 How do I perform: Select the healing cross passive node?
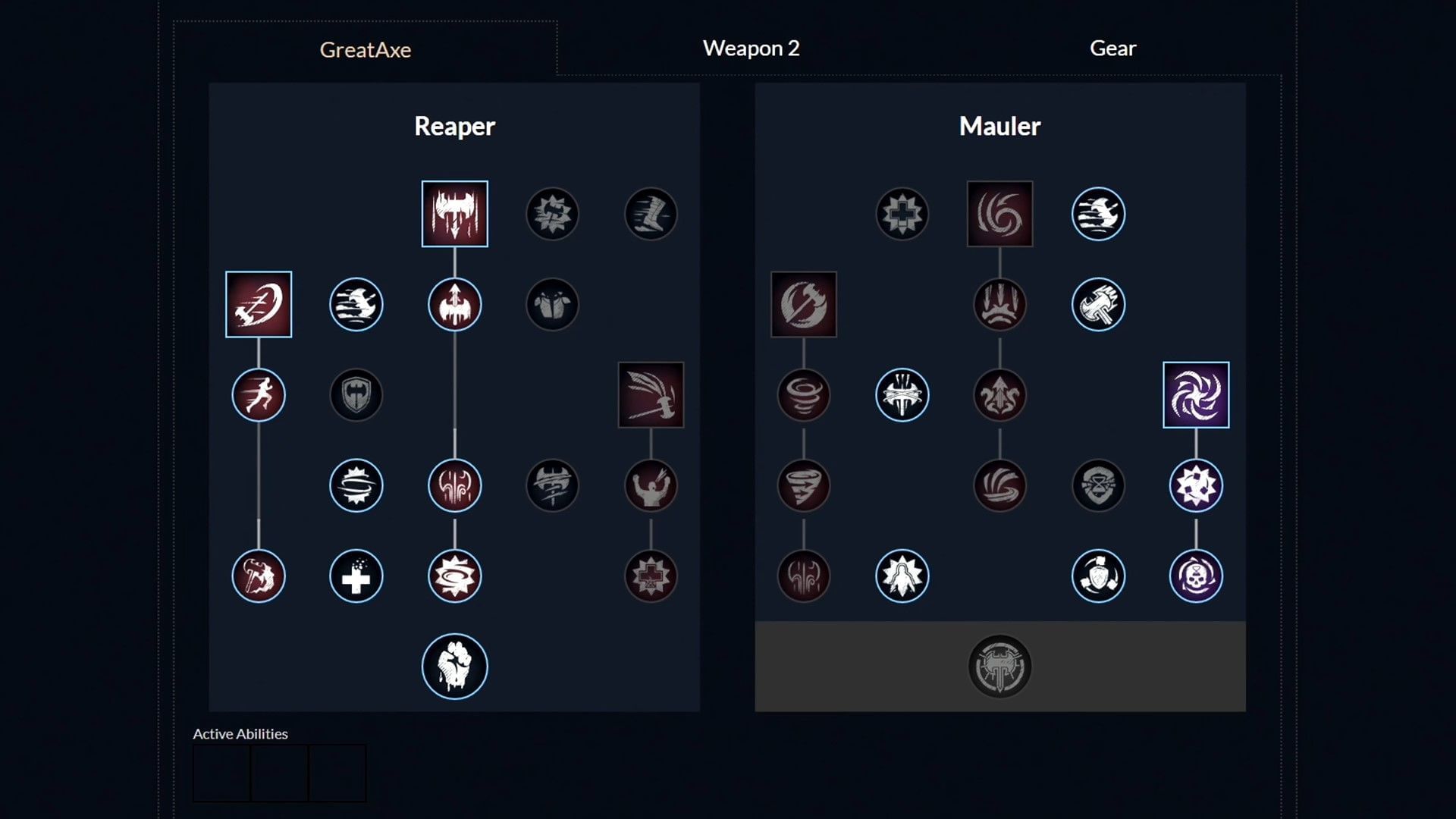pyautogui.click(x=356, y=576)
